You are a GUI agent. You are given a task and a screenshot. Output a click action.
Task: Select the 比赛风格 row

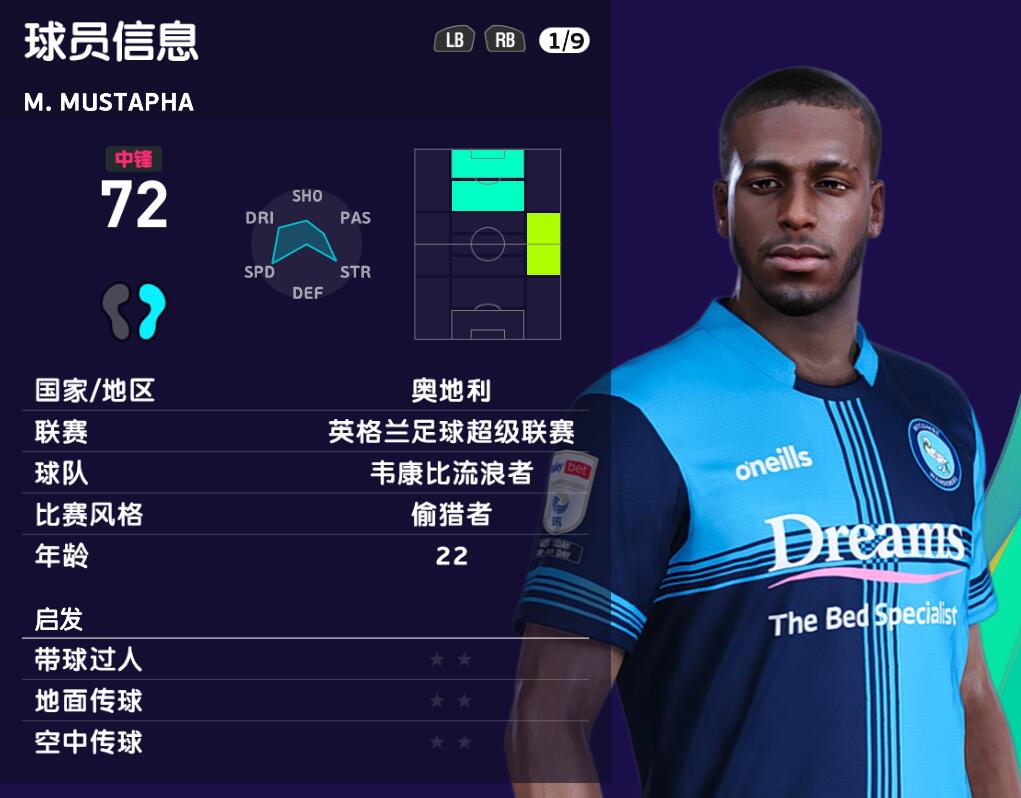tap(306, 514)
